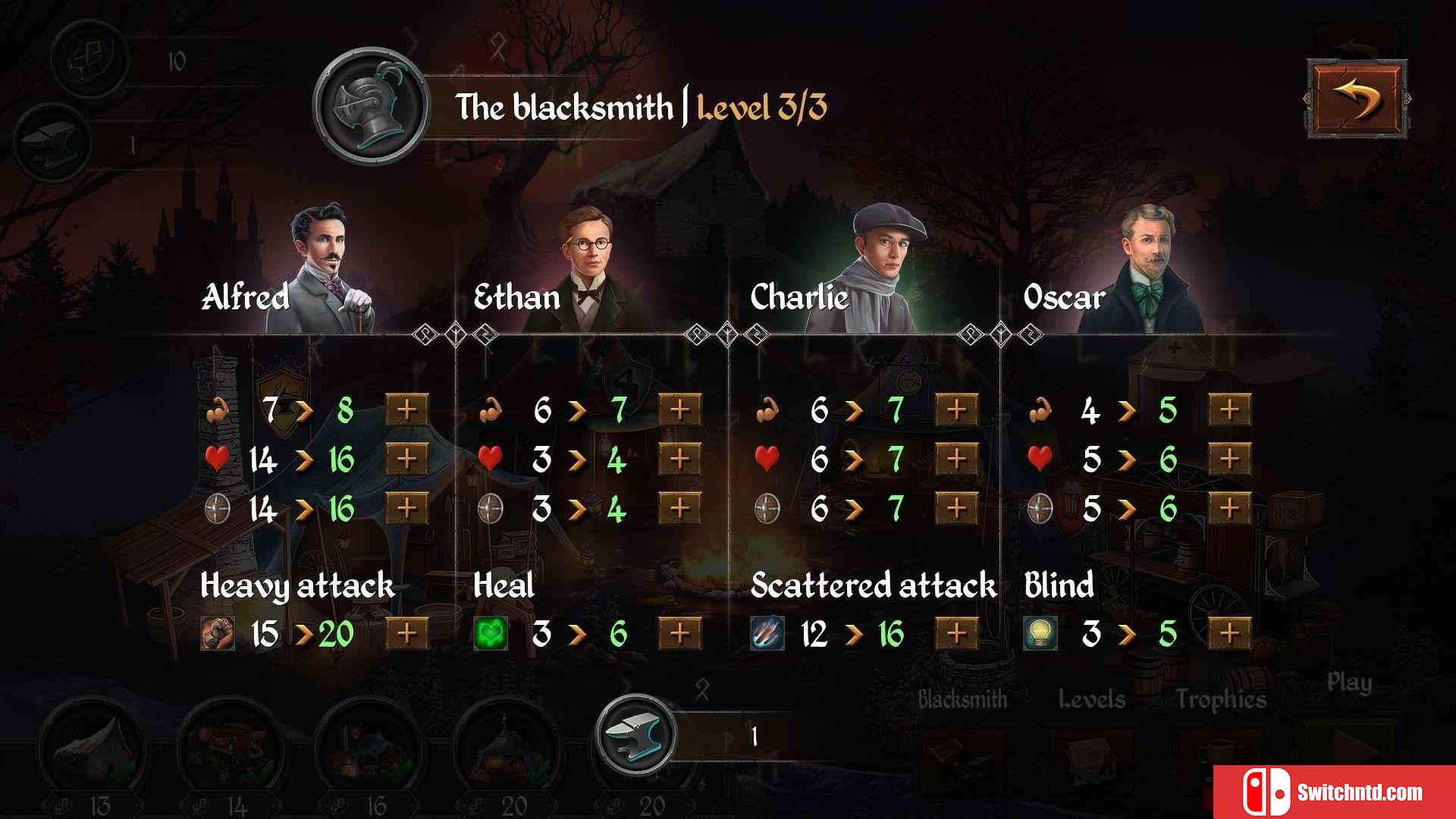The image size is (1456, 819).
Task: Upgrade Charlie's Scattered attack skill
Action: pyautogui.click(x=956, y=633)
